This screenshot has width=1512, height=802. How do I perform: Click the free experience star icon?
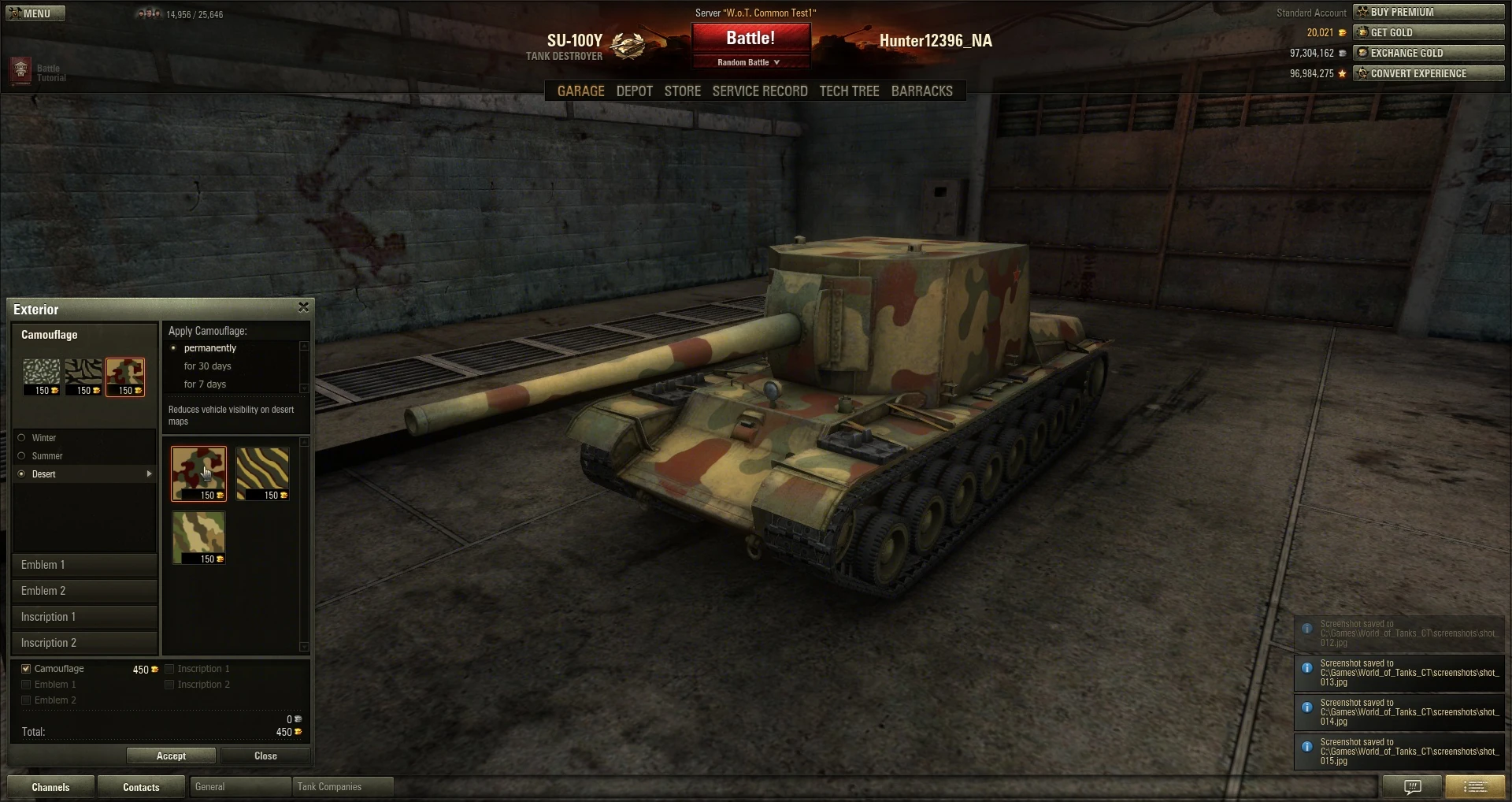[1343, 73]
